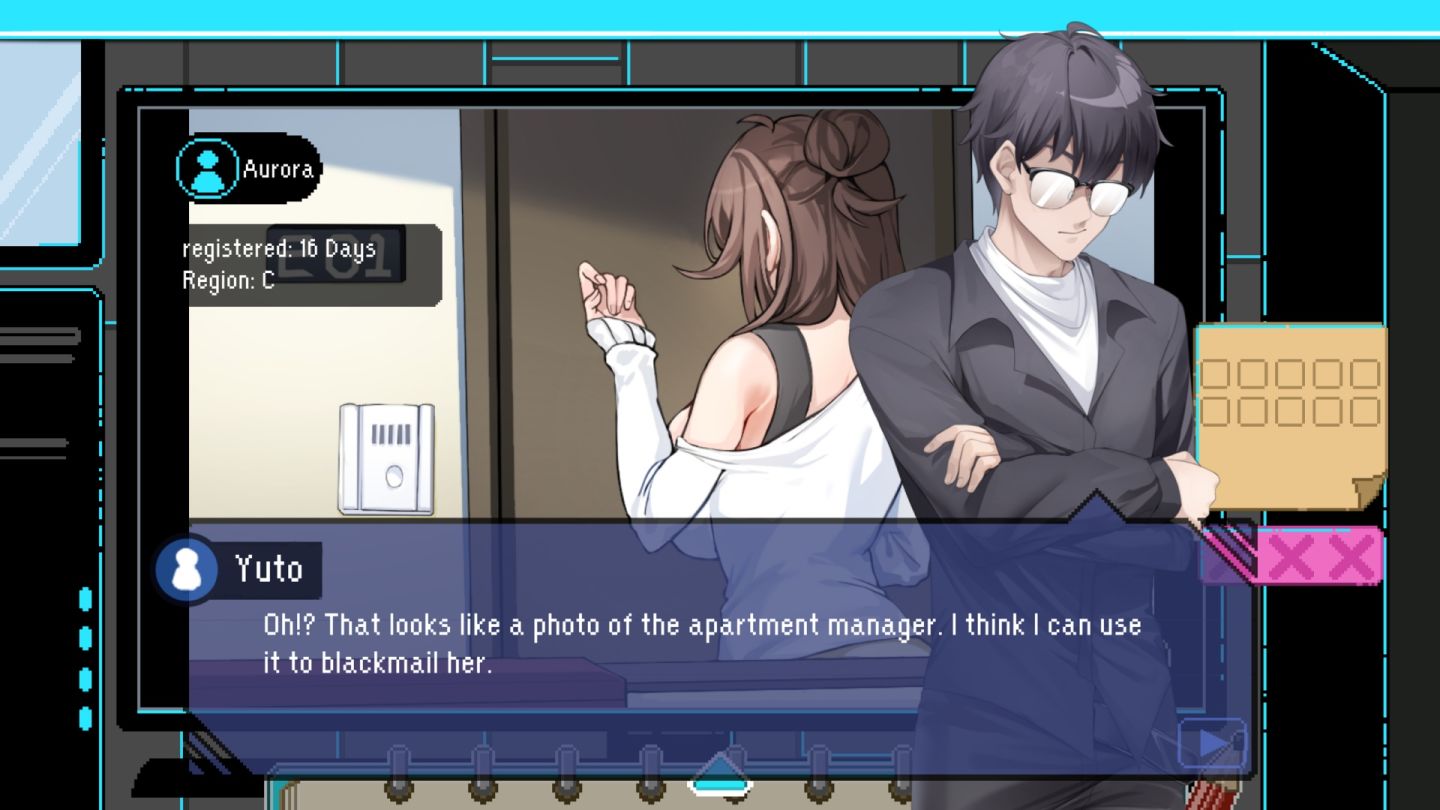Advance dialogue with the play arrow button
1440x810 pixels.
[1212, 744]
